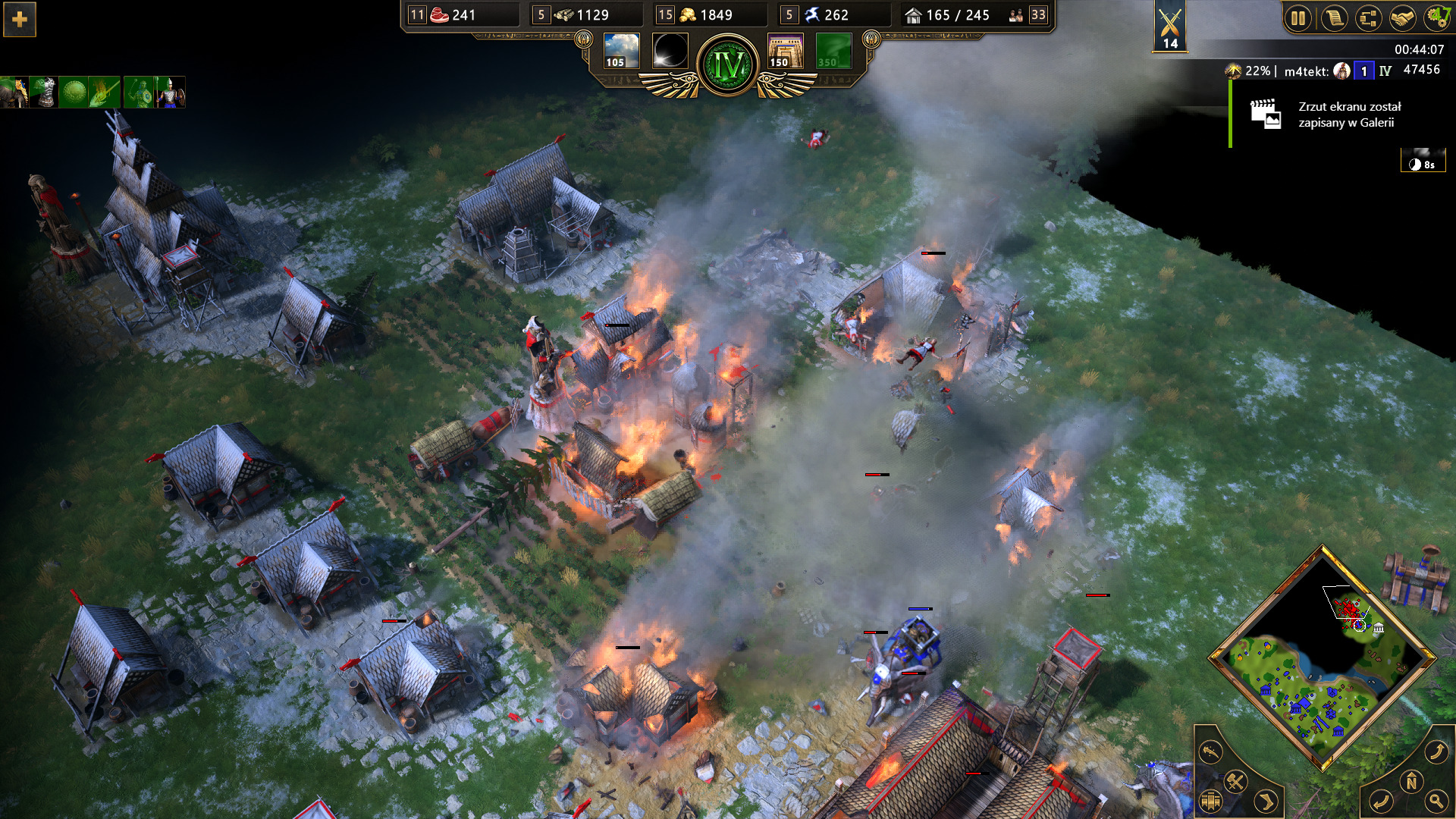The height and width of the screenshot is (819, 1456).
Task: Open the tech tree diagram button
Action: click(x=1368, y=18)
